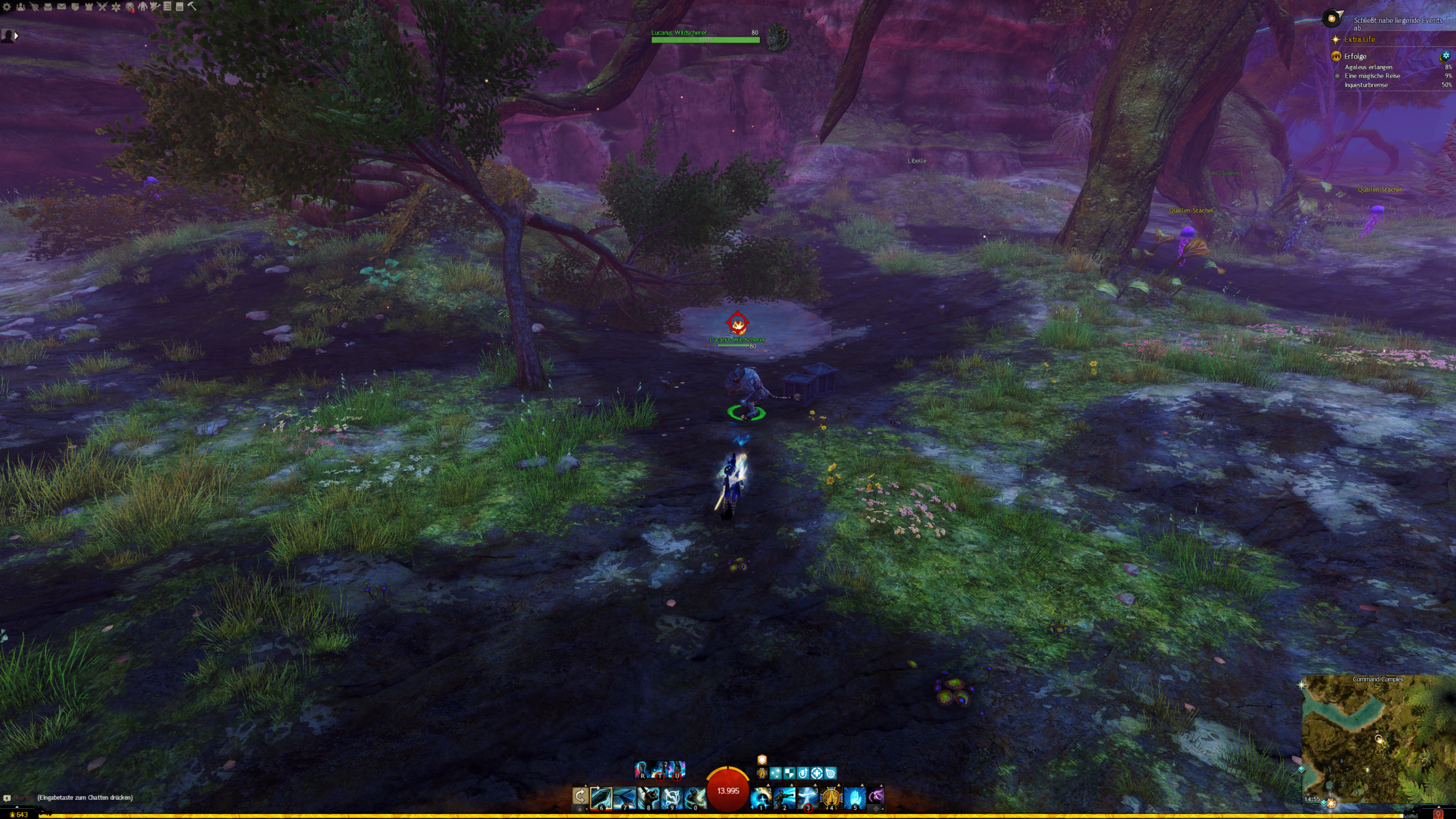The height and width of the screenshot is (819, 1456).
Task: Use the hammer strike skill on slot 8
Action: [x=648, y=798]
